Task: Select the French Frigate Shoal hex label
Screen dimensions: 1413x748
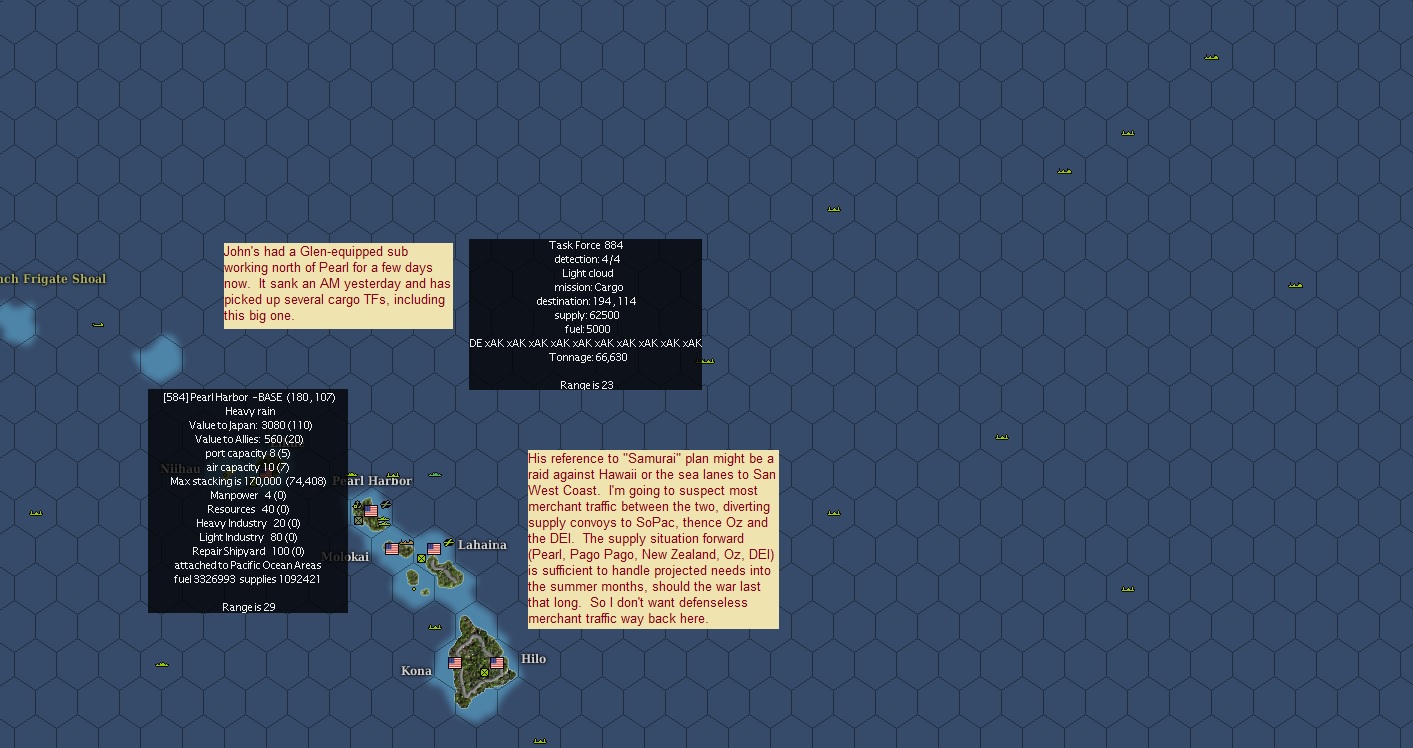Action: [53, 279]
